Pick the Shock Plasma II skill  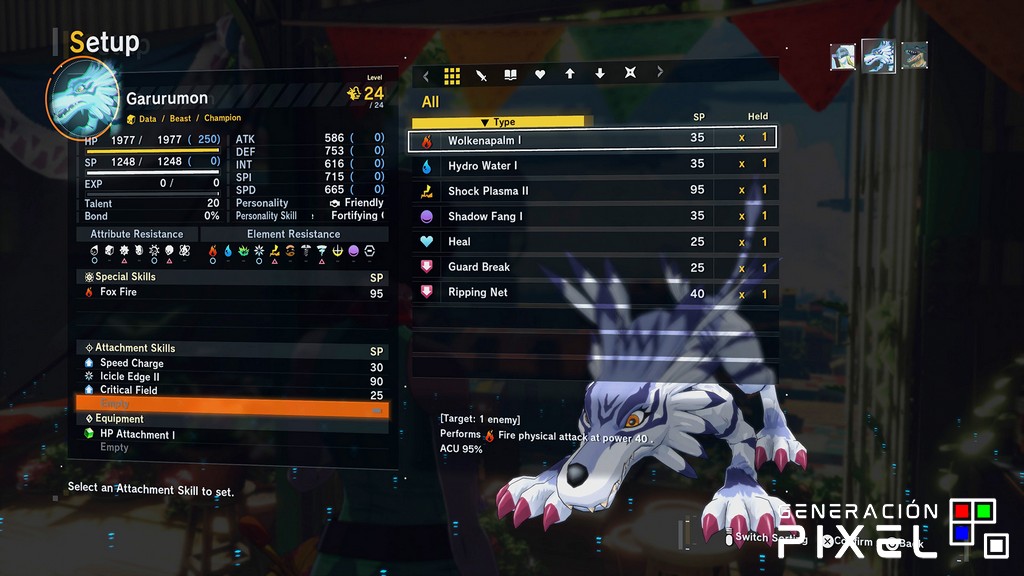592,191
